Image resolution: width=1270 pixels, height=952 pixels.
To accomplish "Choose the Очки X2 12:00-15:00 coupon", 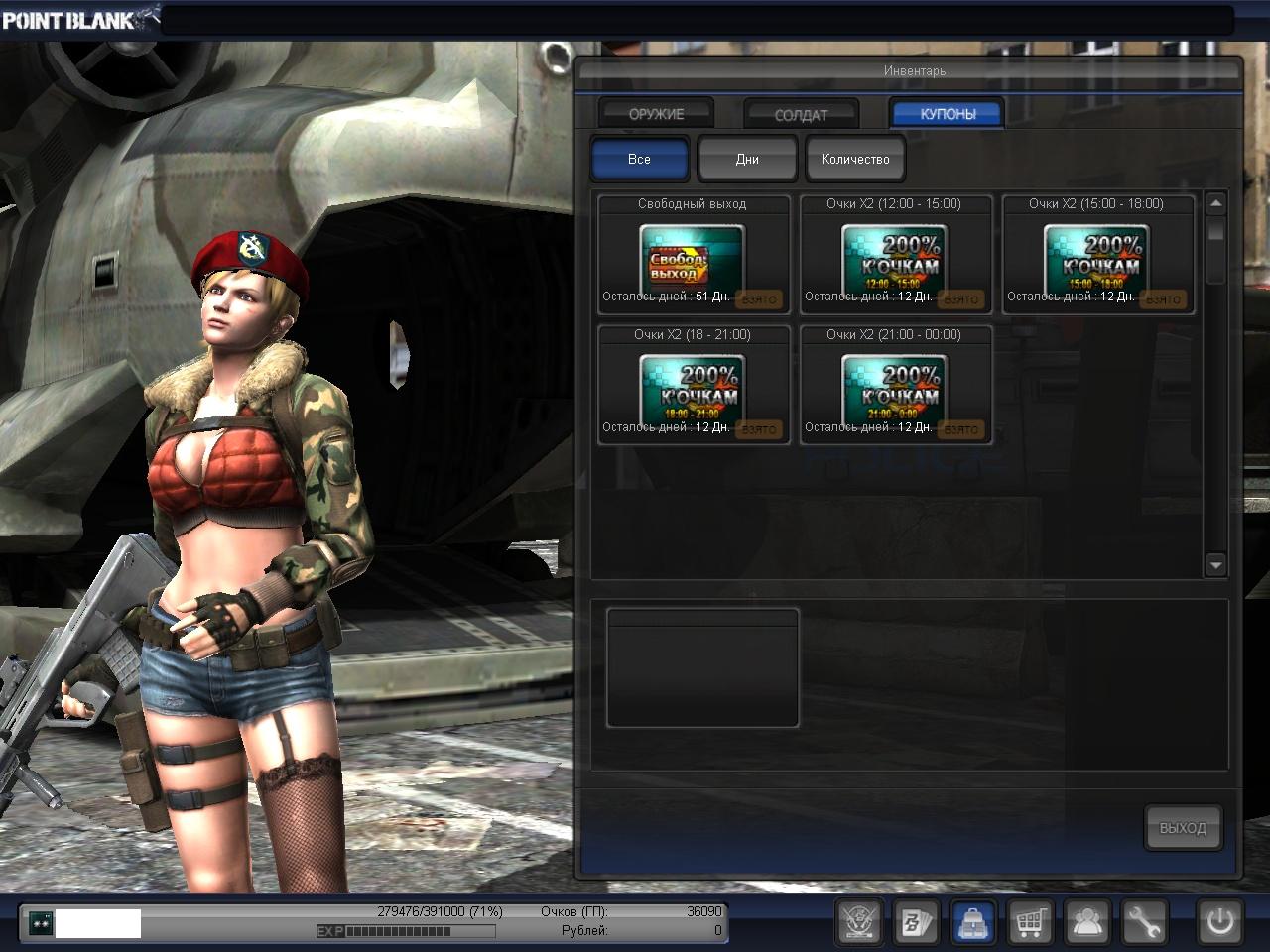I will pos(895,255).
